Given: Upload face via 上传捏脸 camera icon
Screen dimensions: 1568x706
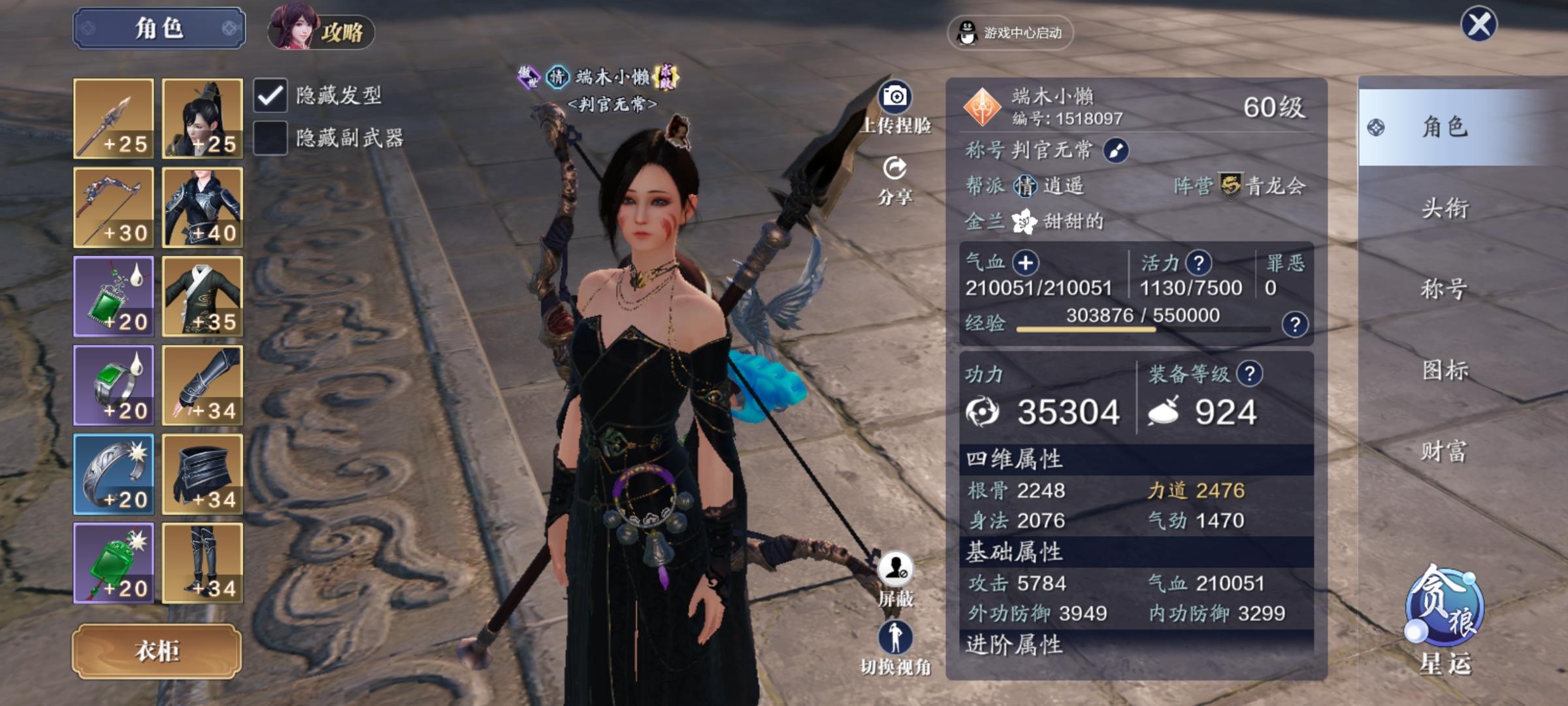Looking at the screenshot, I should click(895, 108).
